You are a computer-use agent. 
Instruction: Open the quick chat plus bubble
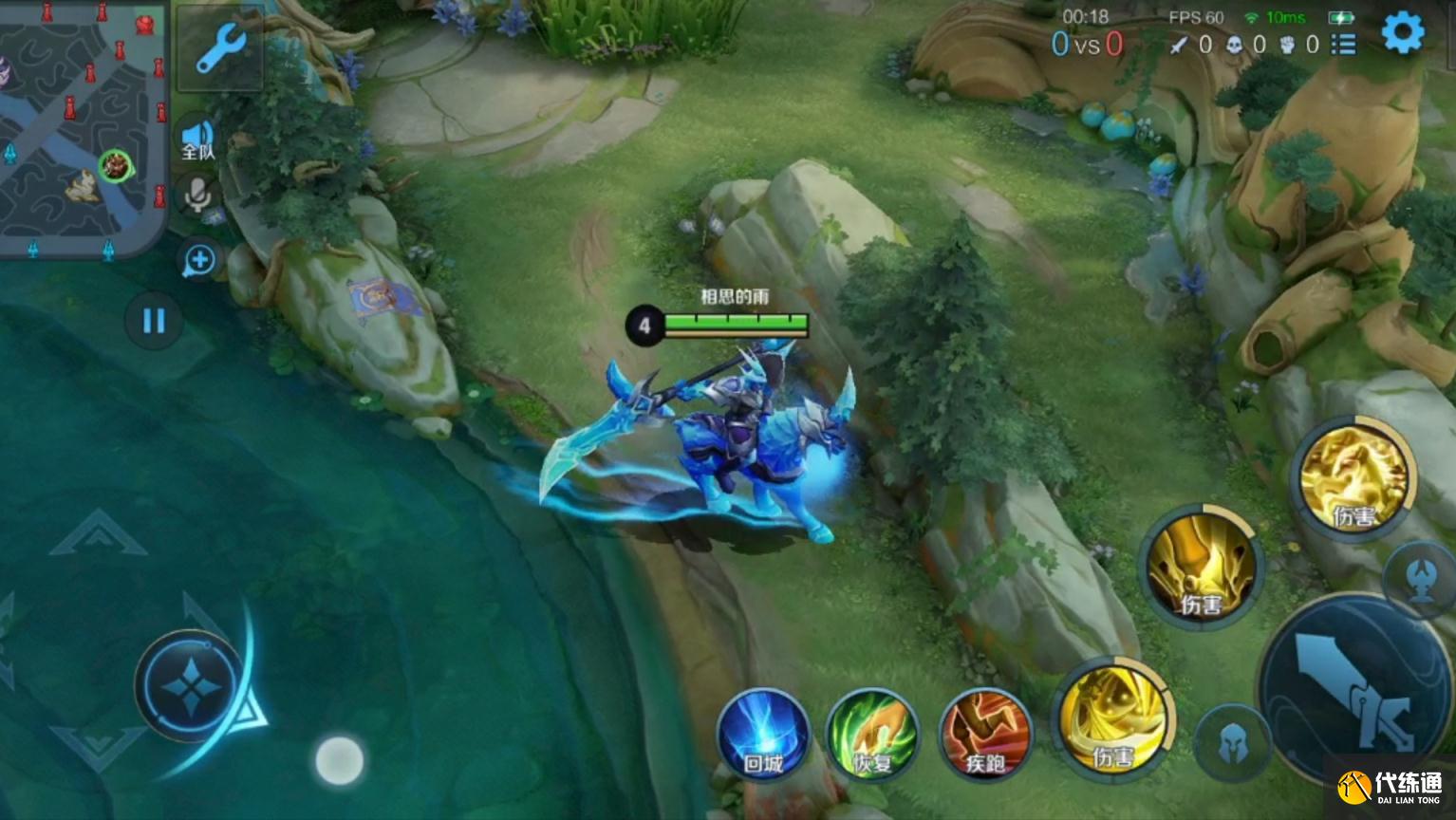click(199, 260)
